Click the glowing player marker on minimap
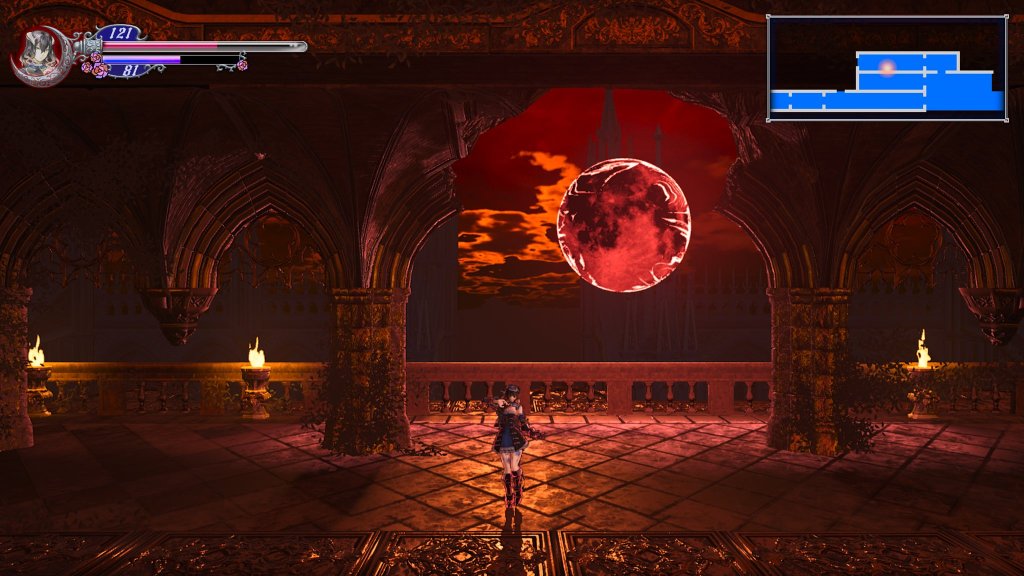1024x576 pixels. tap(887, 67)
